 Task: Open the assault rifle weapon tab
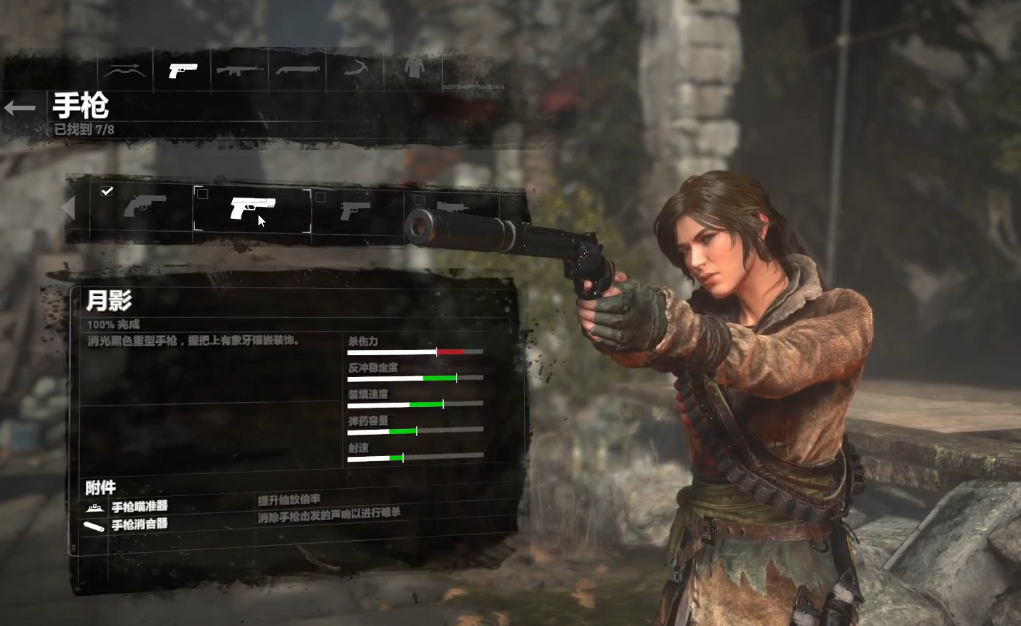tap(238, 70)
